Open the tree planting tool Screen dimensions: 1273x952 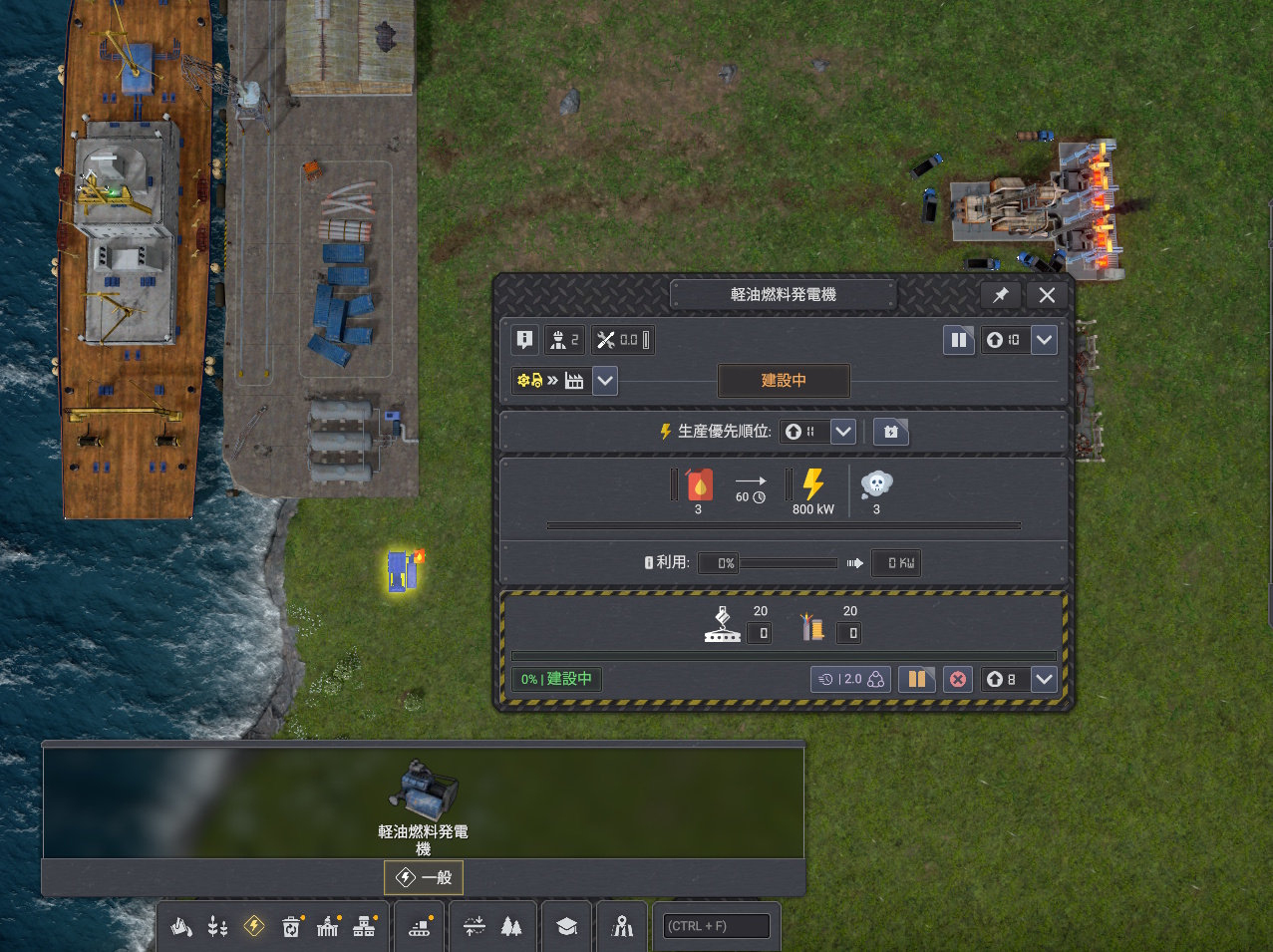(x=511, y=926)
